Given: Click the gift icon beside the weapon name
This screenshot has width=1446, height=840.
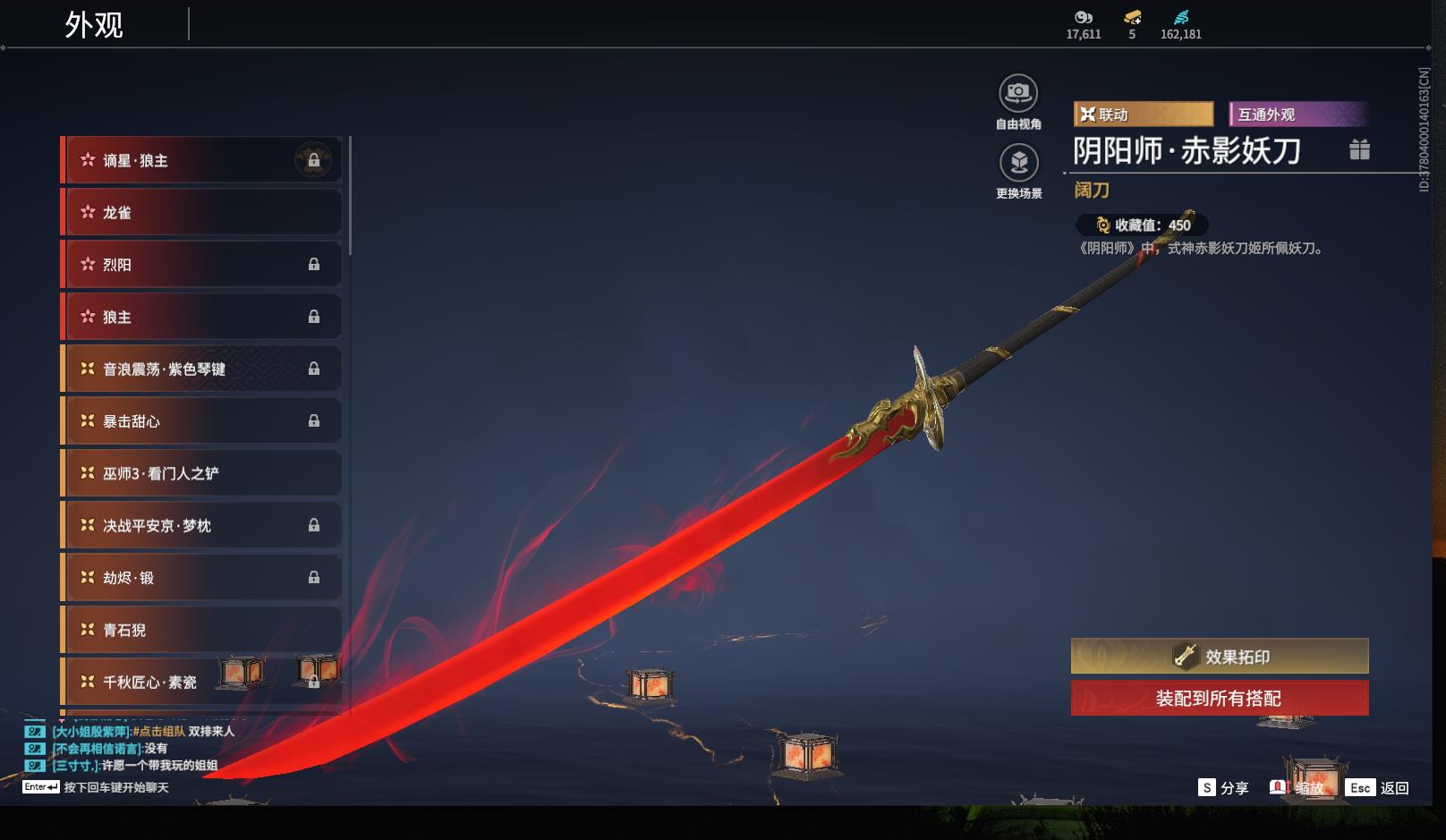Looking at the screenshot, I should pyautogui.click(x=1359, y=149).
